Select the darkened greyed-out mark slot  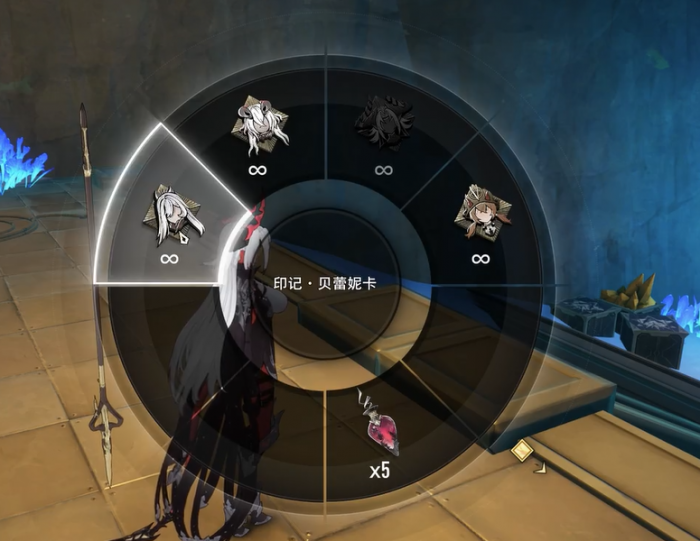384,125
